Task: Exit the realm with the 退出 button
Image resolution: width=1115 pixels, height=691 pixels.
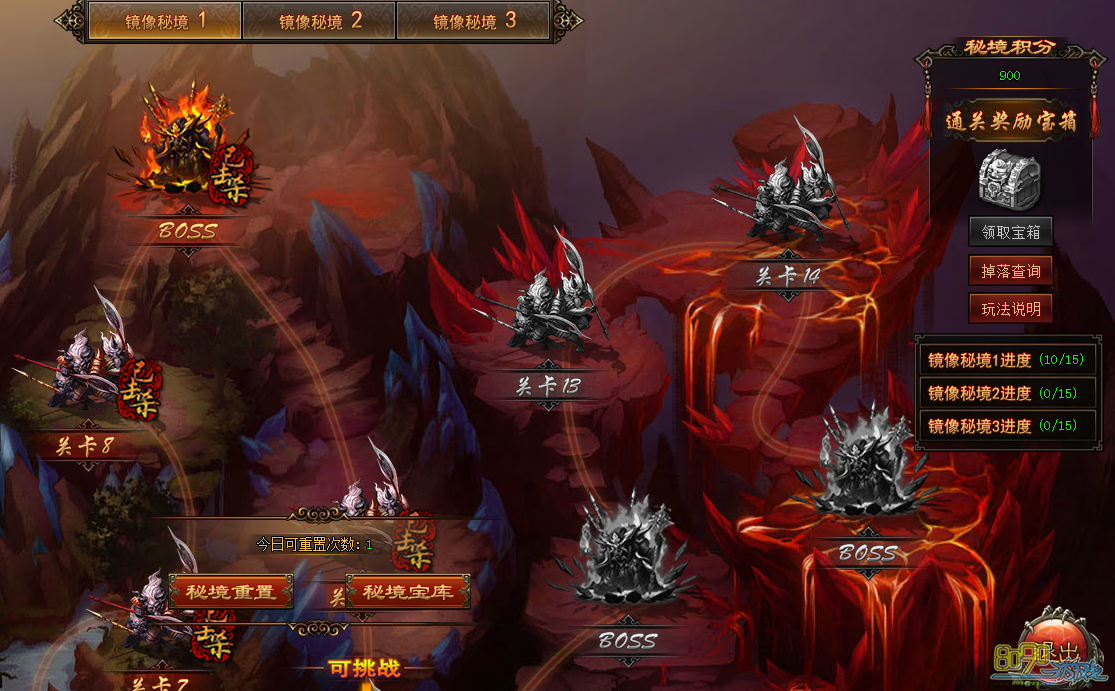Action: click(x=1060, y=648)
